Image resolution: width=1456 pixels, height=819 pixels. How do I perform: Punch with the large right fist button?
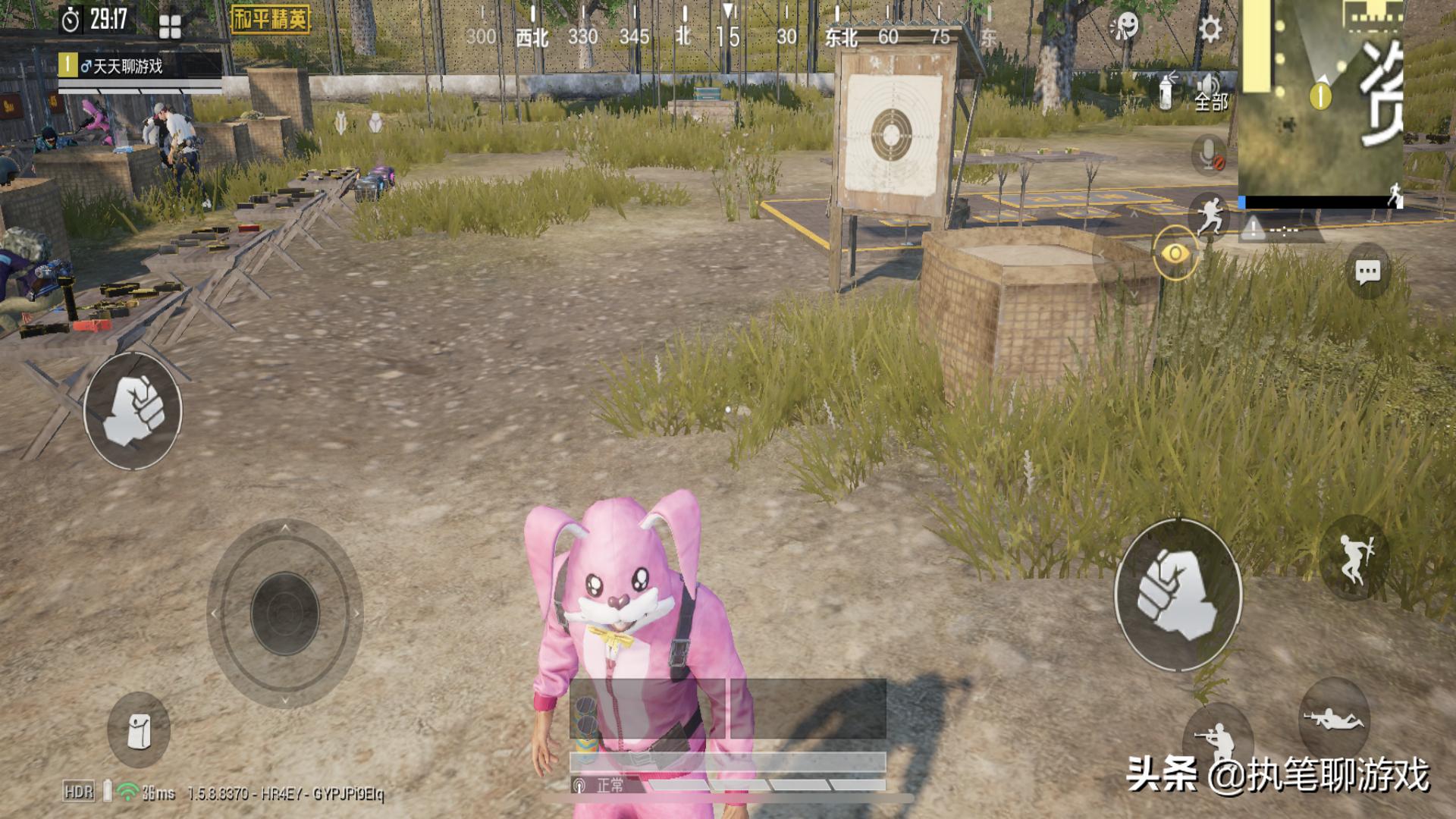pos(1177,595)
